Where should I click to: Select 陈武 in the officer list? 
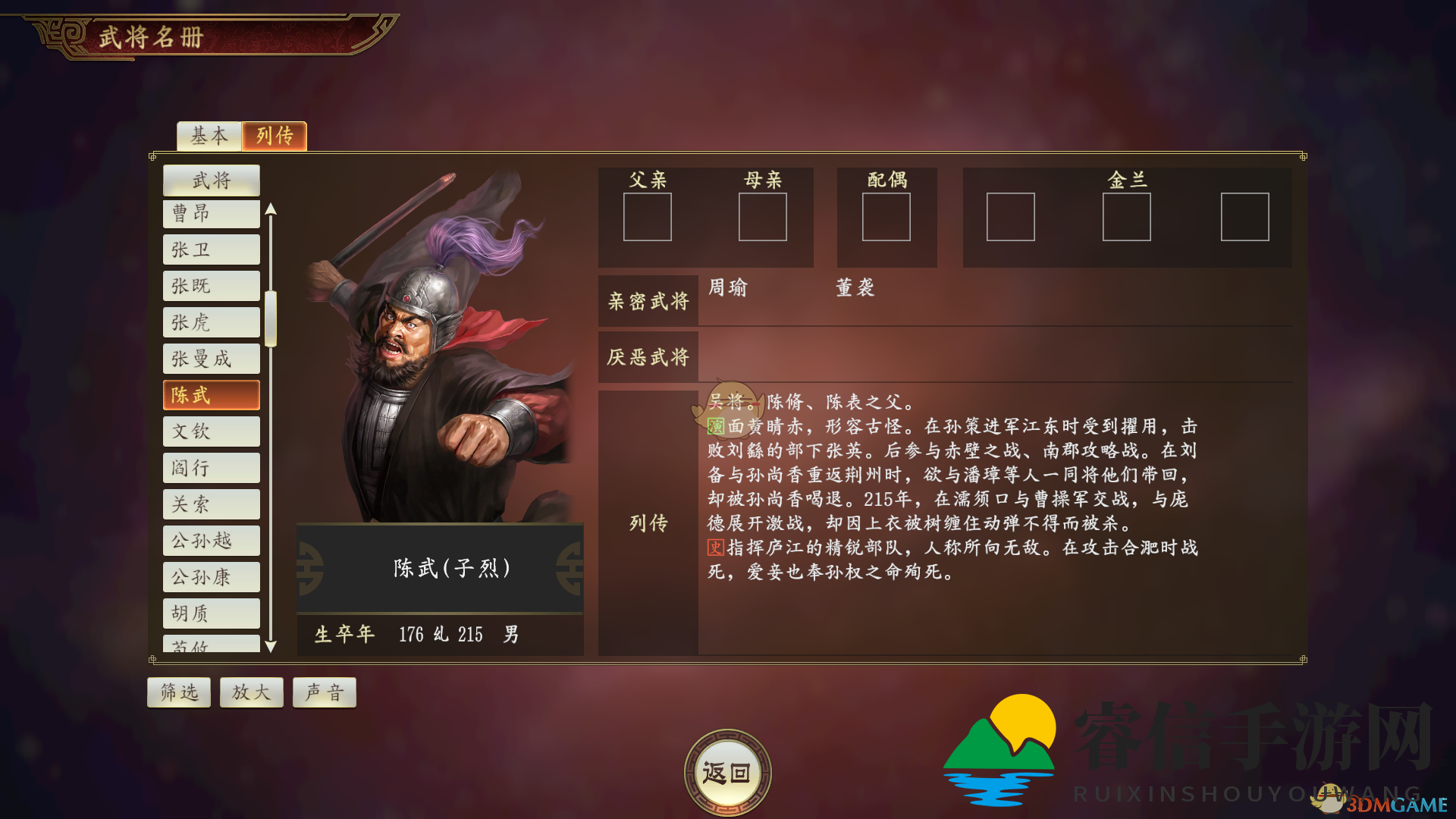click(x=211, y=395)
